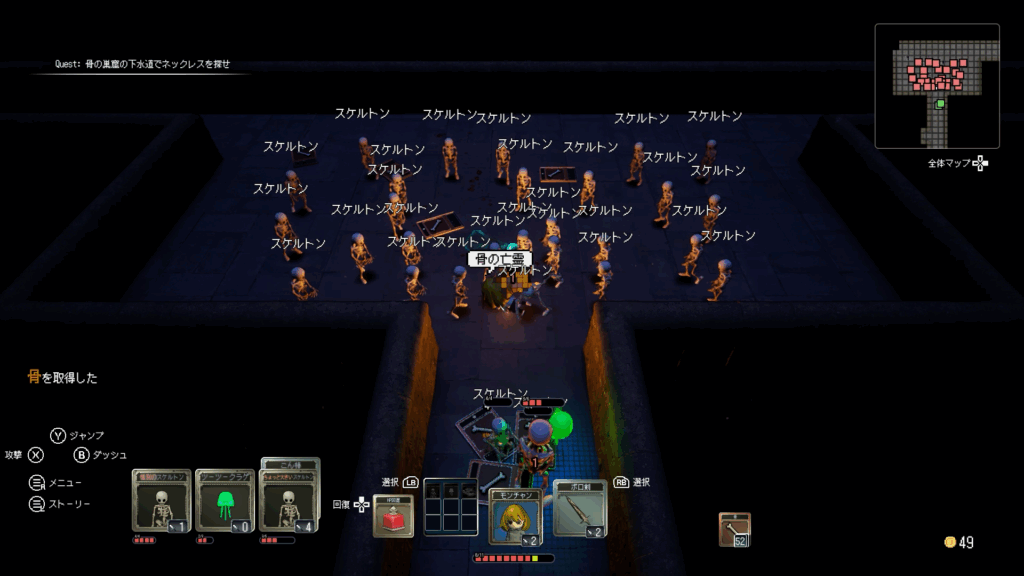This screenshot has width=1024, height=576.
Task: Open the nine-slot inventory grid
Action: [x=451, y=507]
